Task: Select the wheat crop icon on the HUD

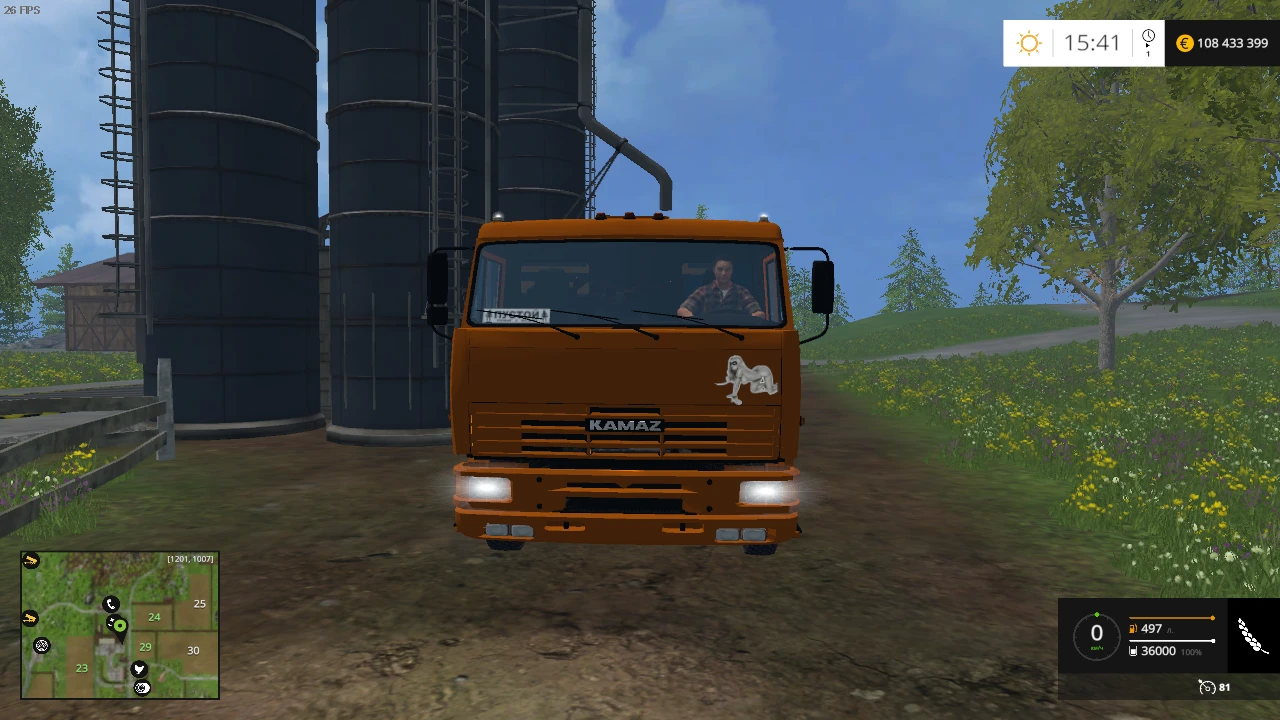Action: pos(1249,634)
